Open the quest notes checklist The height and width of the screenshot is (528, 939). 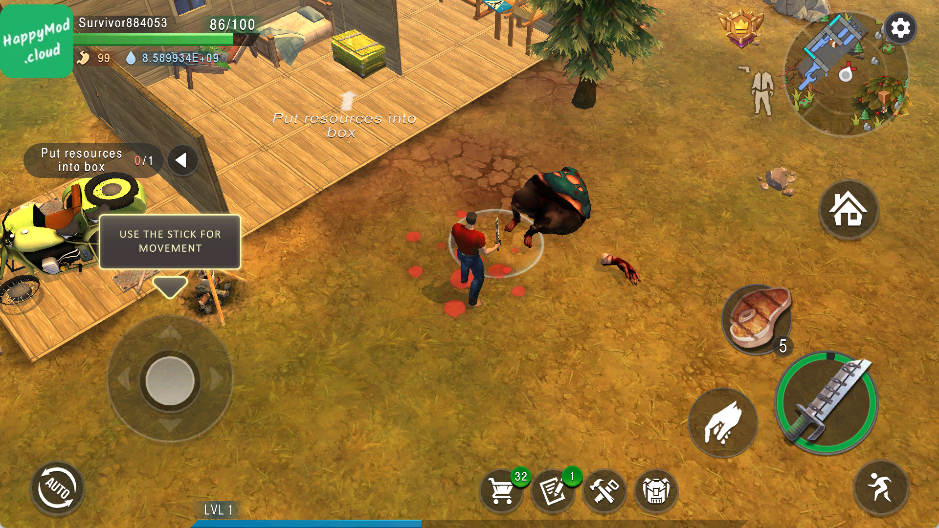tap(553, 490)
